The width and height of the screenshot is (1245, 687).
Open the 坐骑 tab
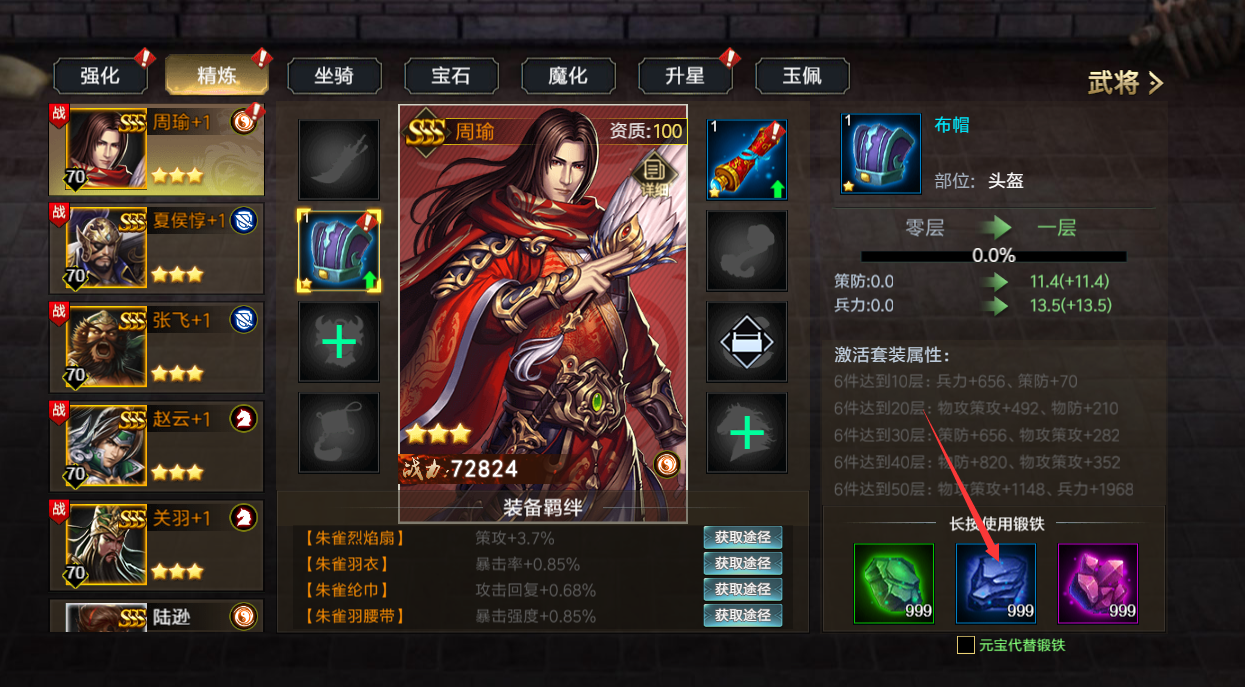point(334,76)
